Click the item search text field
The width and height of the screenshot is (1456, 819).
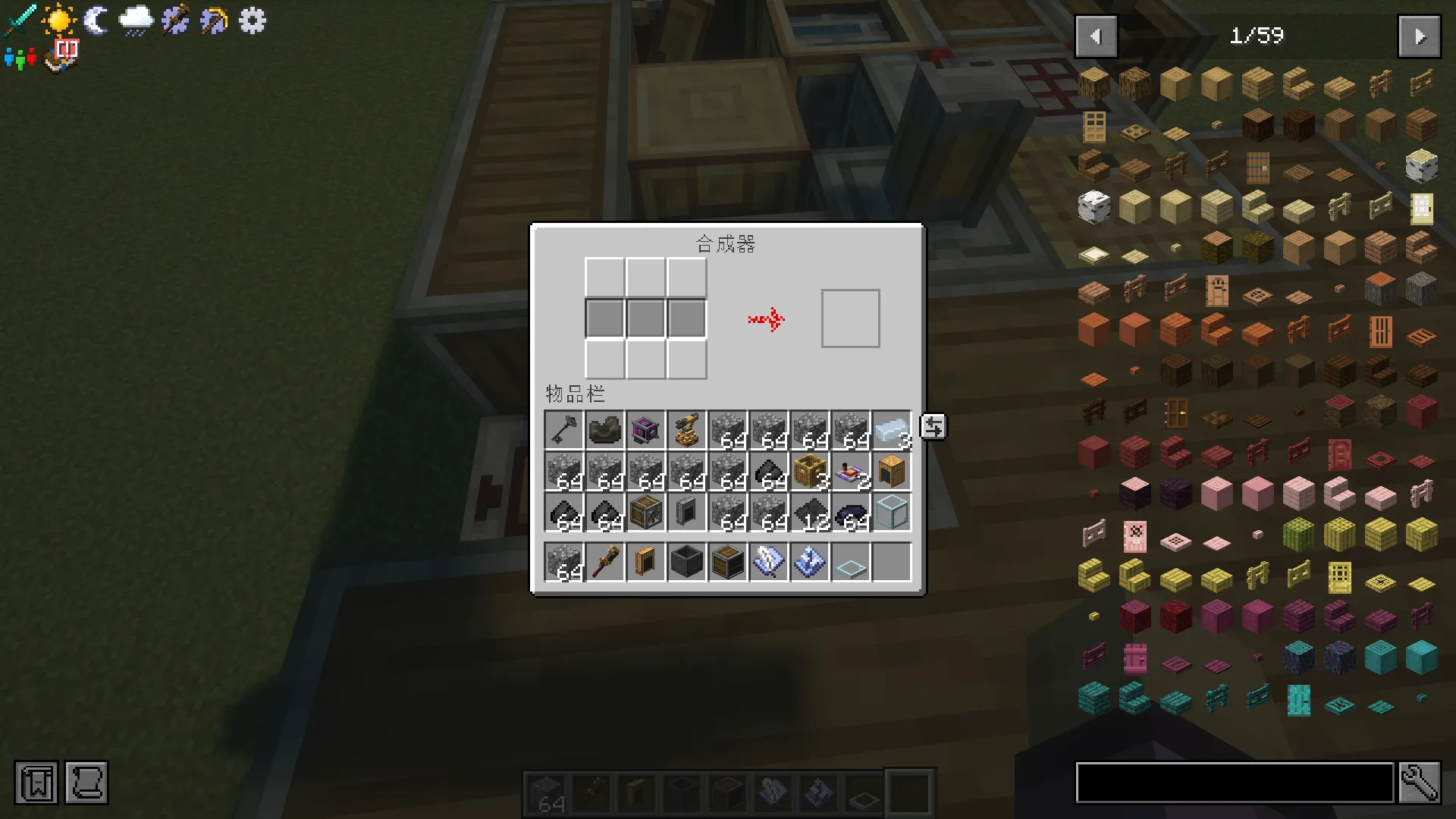click(x=1235, y=782)
